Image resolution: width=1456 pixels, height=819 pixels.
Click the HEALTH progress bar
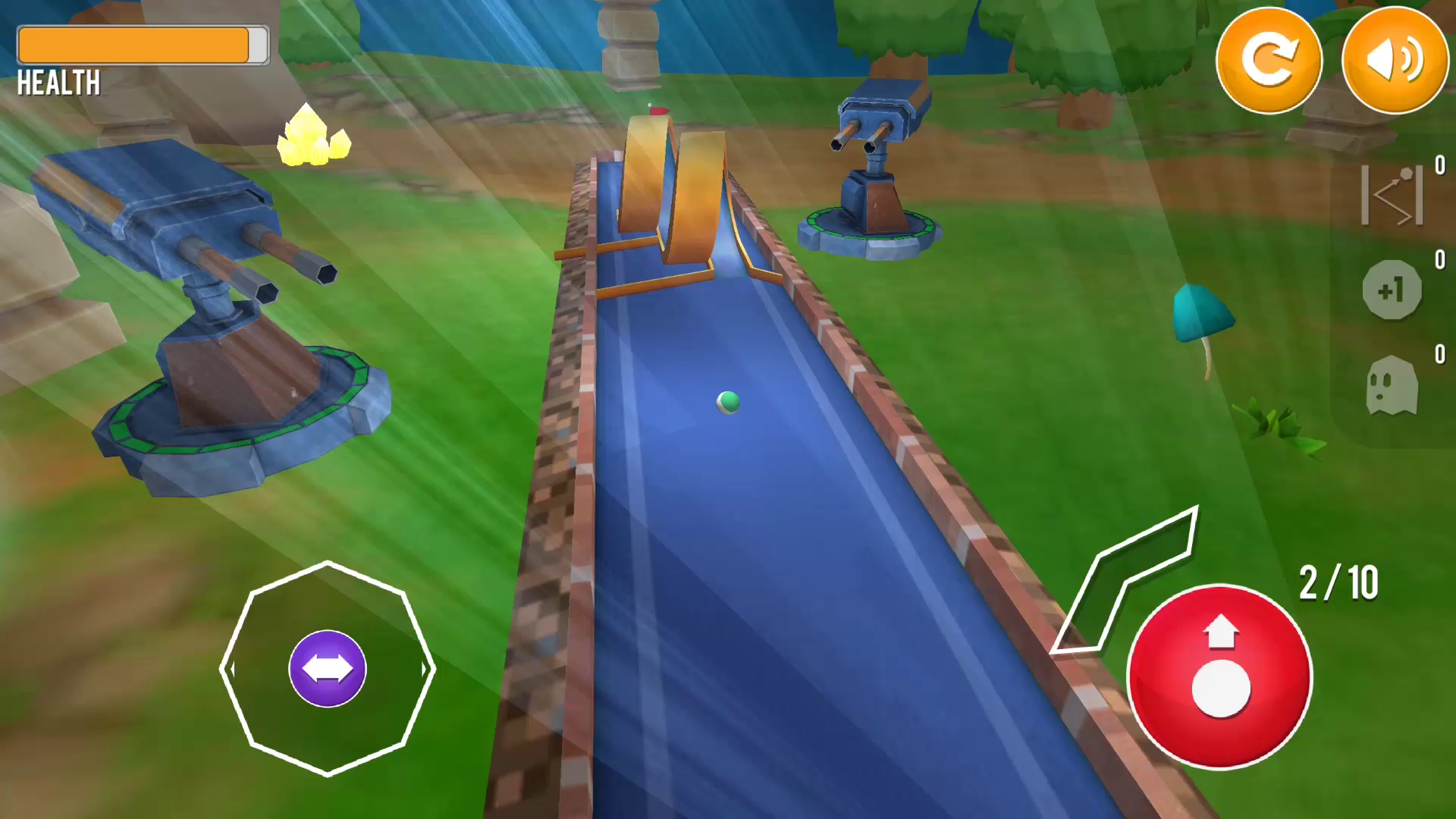[x=141, y=45]
